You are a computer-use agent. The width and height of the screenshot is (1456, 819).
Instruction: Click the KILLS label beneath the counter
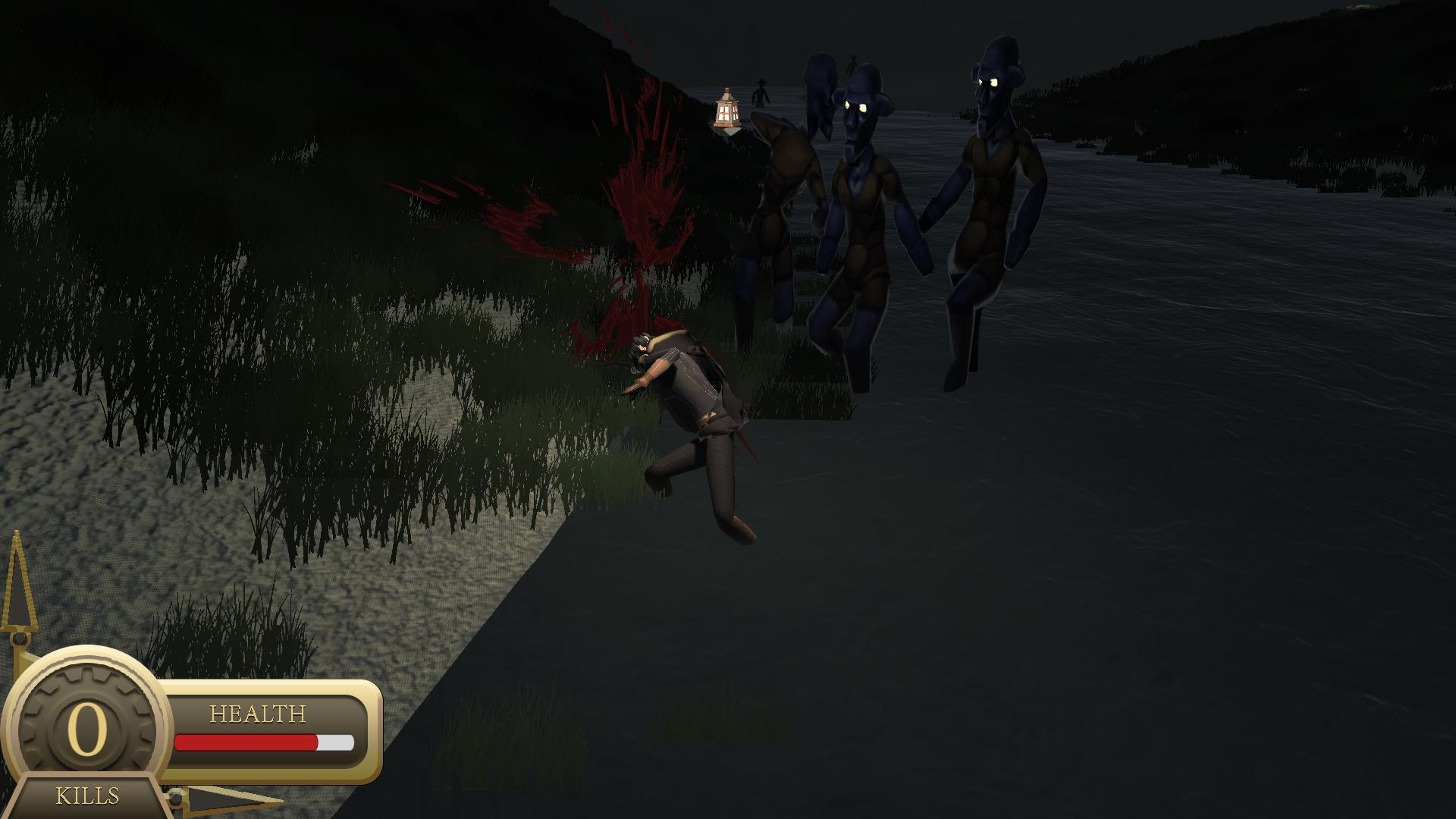(86, 796)
